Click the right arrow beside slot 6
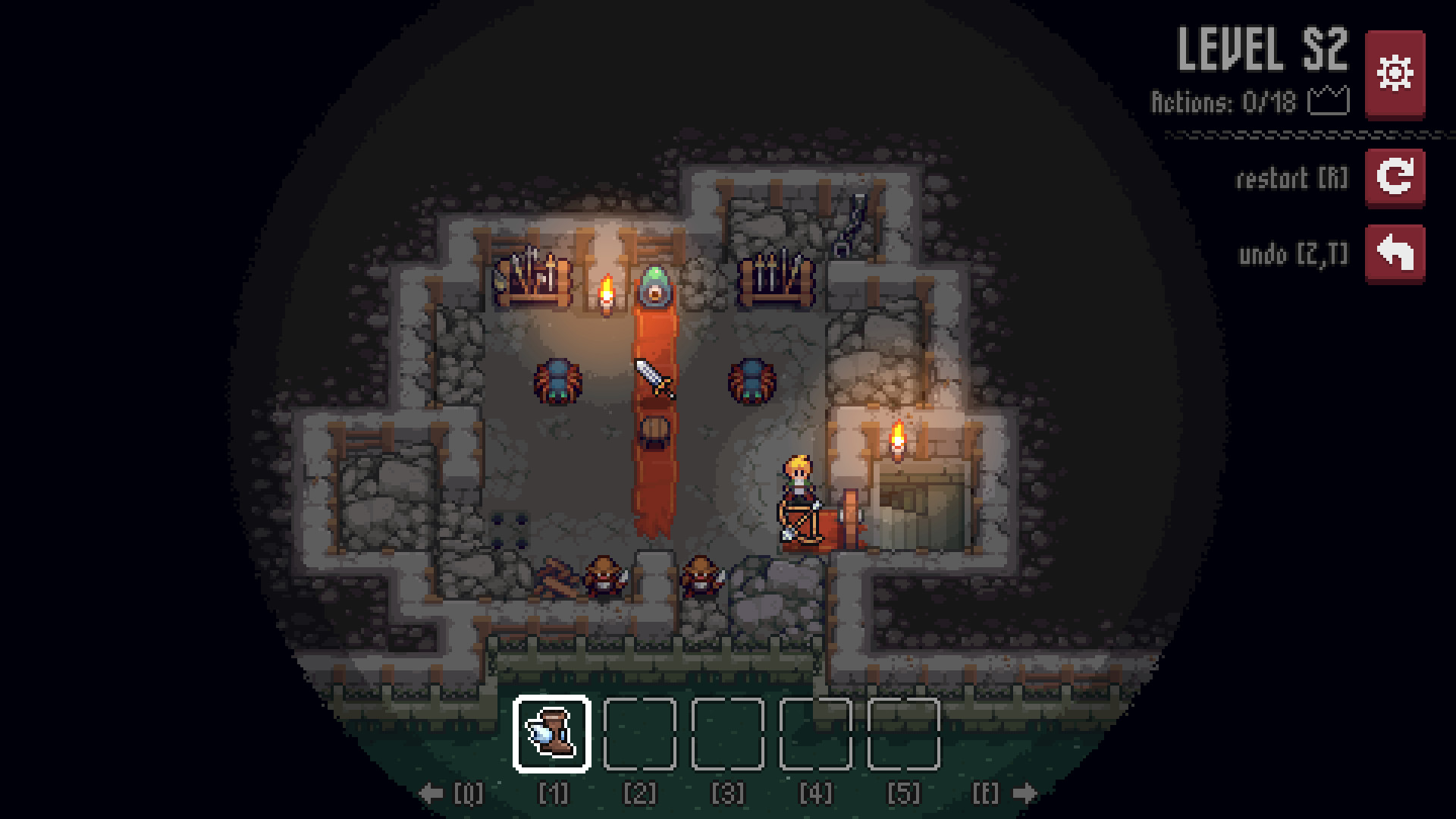1456x819 pixels. click(x=1025, y=793)
